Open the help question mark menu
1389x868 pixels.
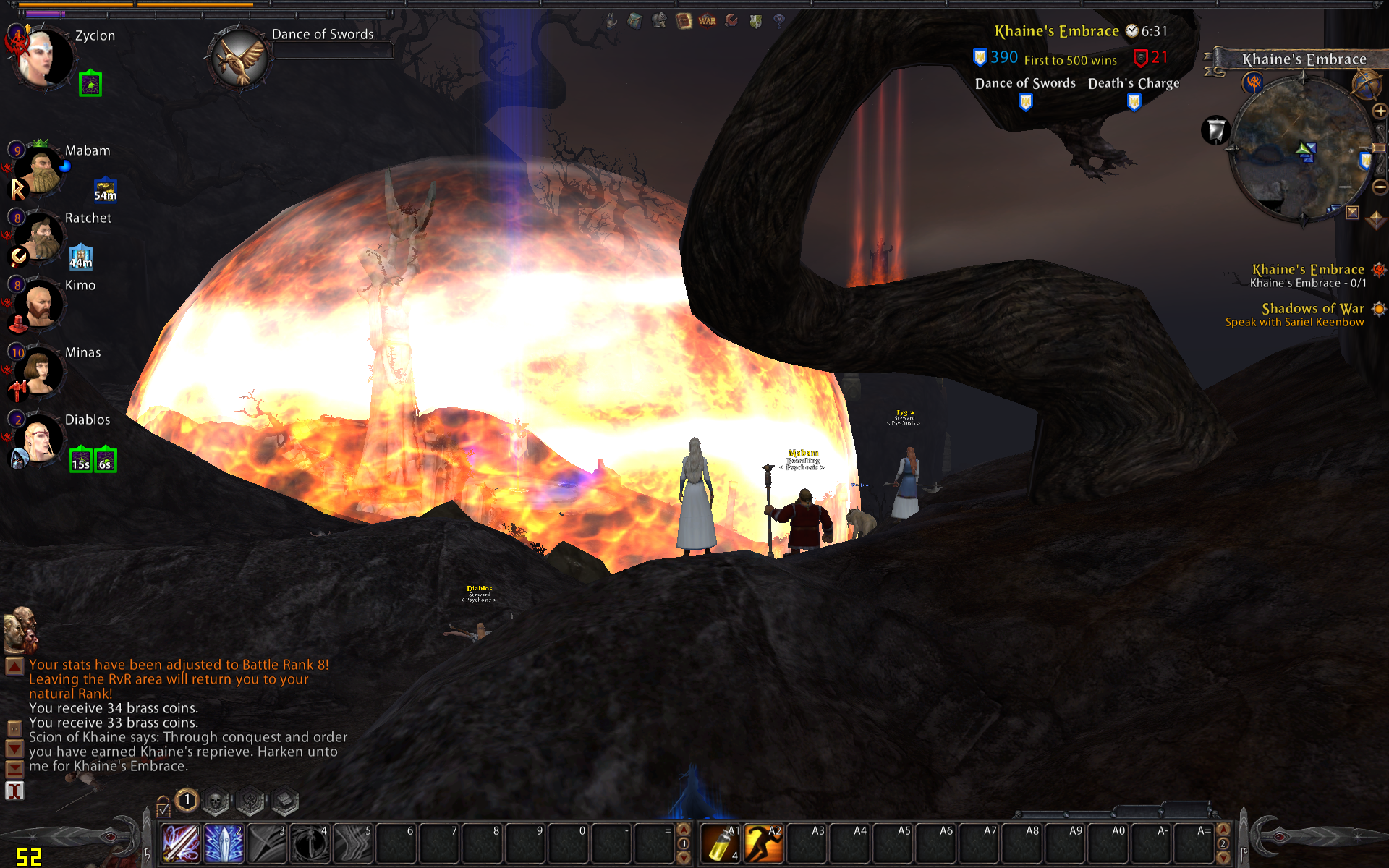click(x=778, y=21)
